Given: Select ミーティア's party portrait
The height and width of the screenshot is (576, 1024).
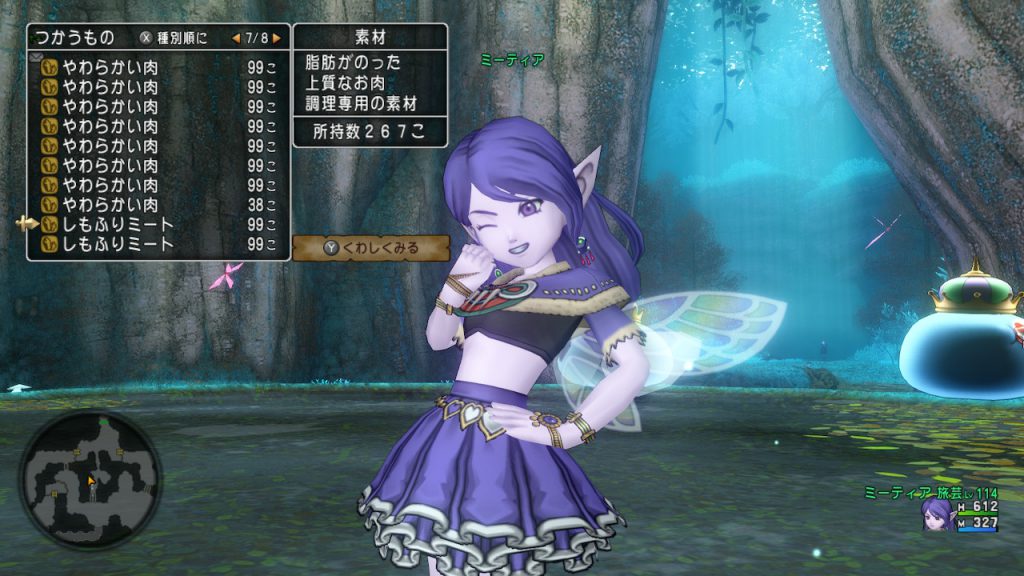Looking at the screenshot, I should point(937,514).
